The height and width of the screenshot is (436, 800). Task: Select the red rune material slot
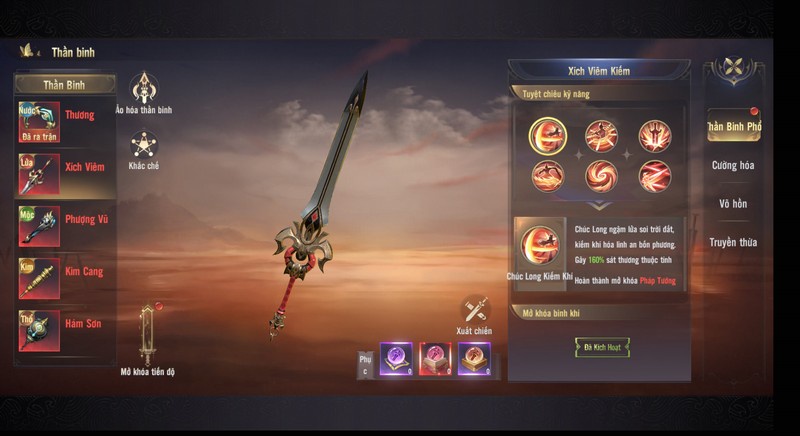click(434, 357)
